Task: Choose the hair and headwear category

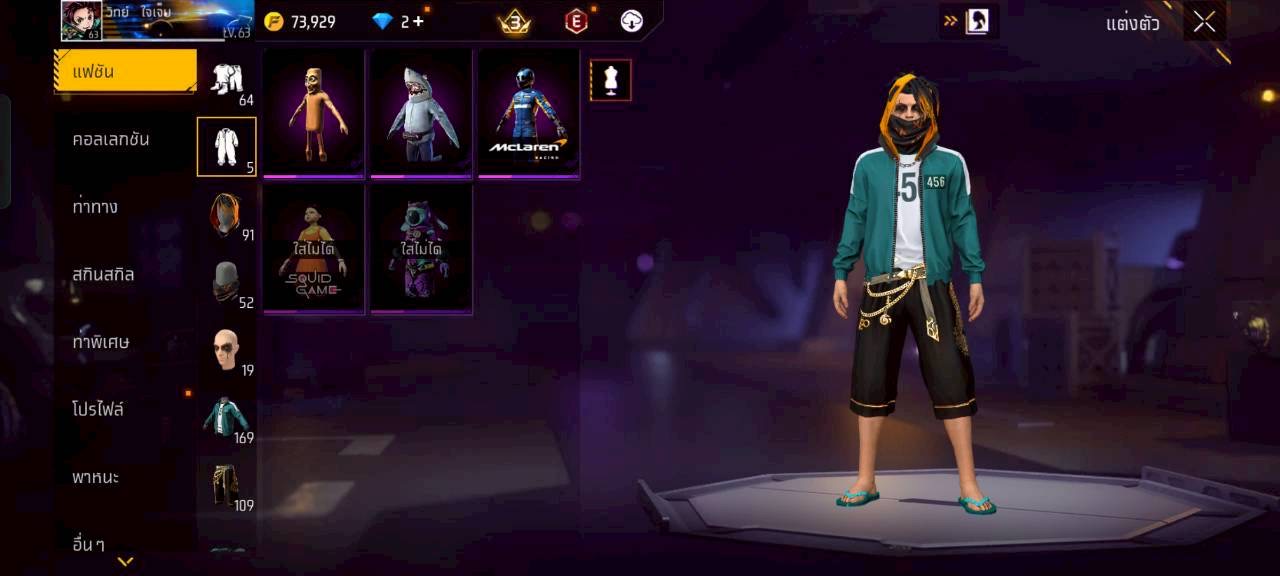Action: point(227,215)
